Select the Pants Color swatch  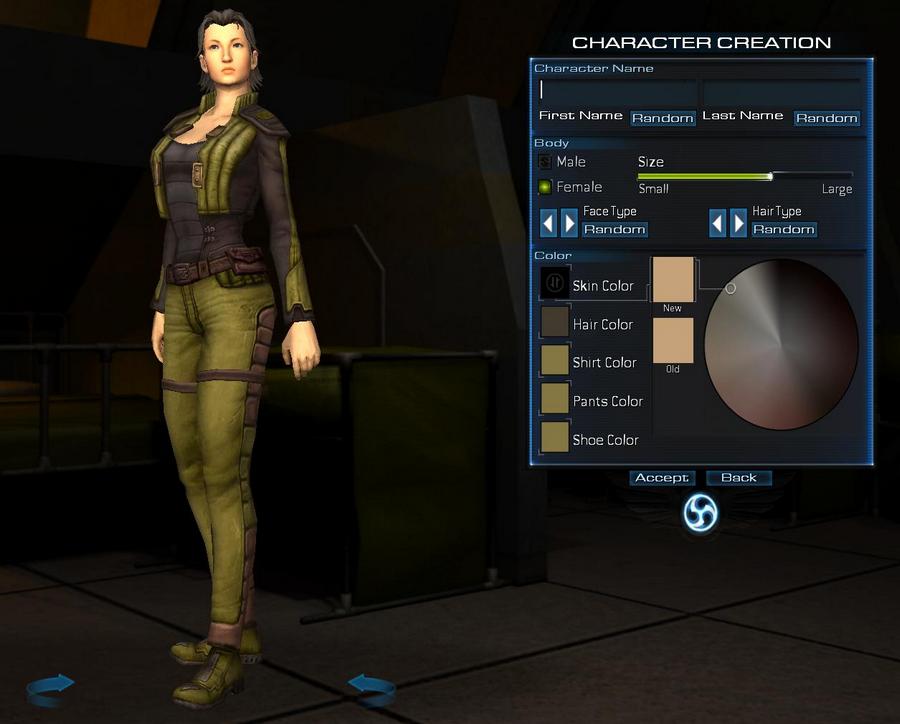pyautogui.click(x=555, y=398)
